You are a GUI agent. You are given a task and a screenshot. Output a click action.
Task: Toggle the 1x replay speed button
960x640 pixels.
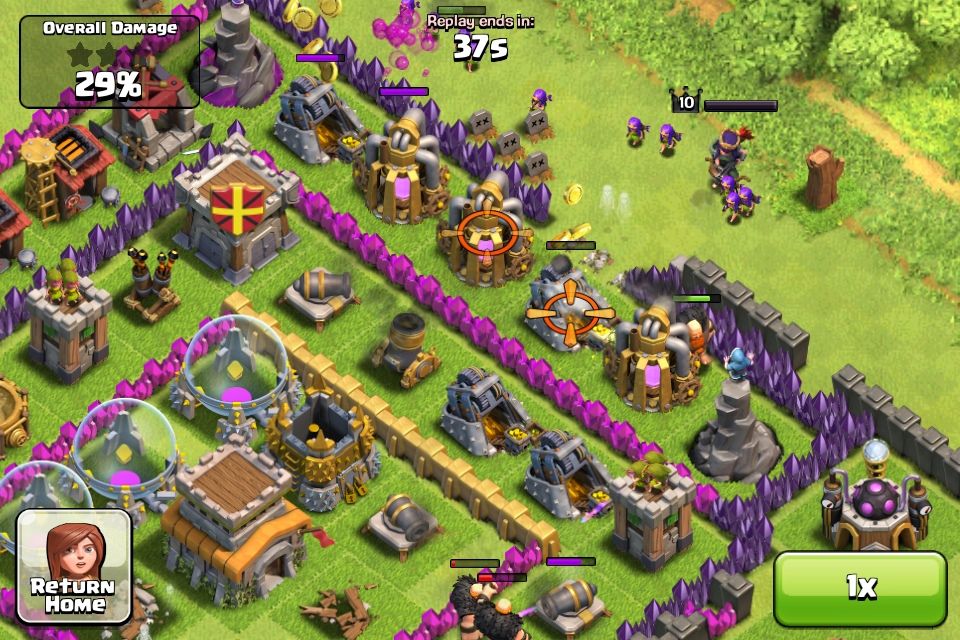click(860, 588)
